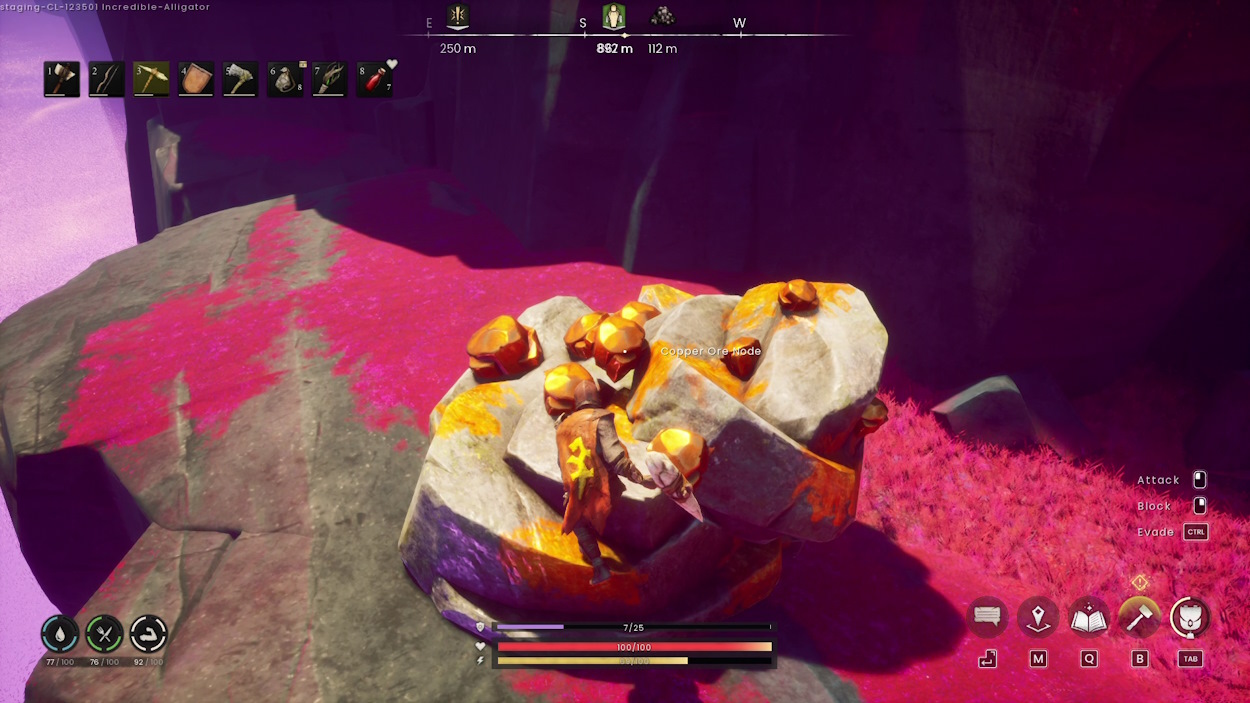Click the green player marker on compass
The width and height of the screenshot is (1250, 703).
click(614, 17)
